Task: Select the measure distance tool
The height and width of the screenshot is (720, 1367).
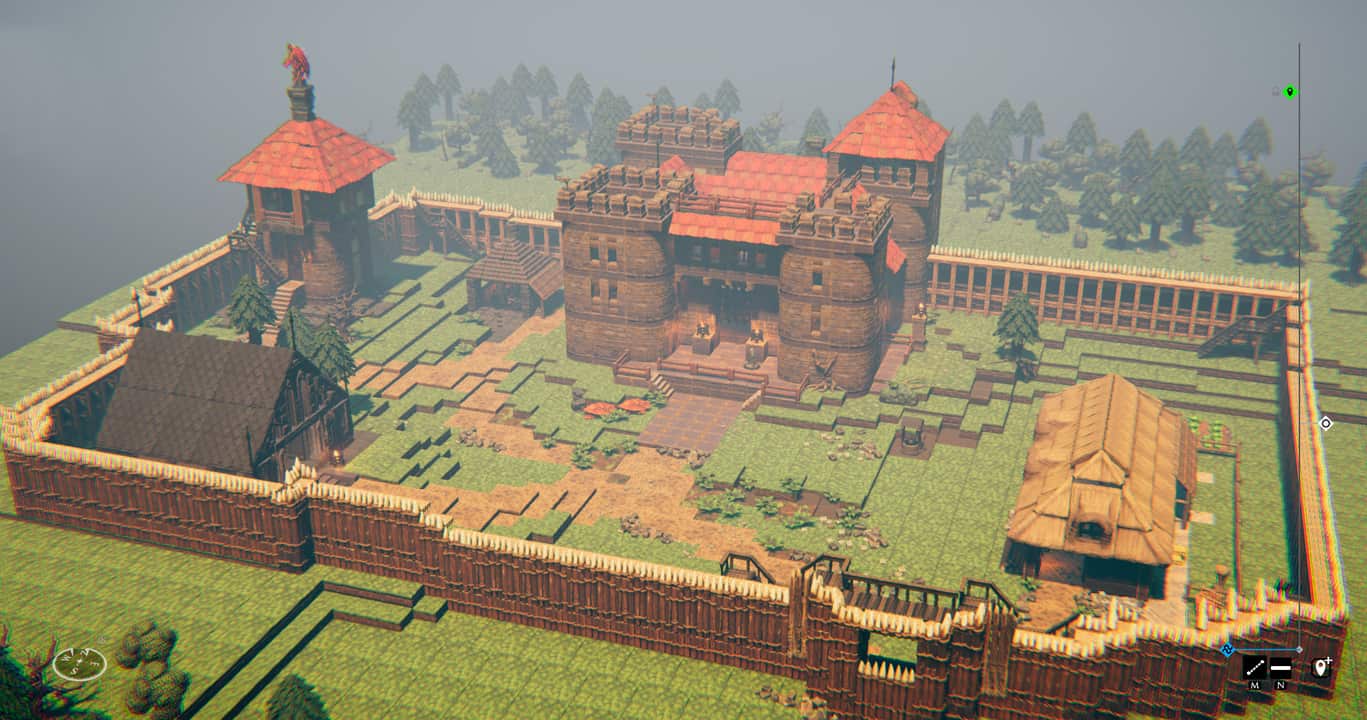Action: point(1254,667)
